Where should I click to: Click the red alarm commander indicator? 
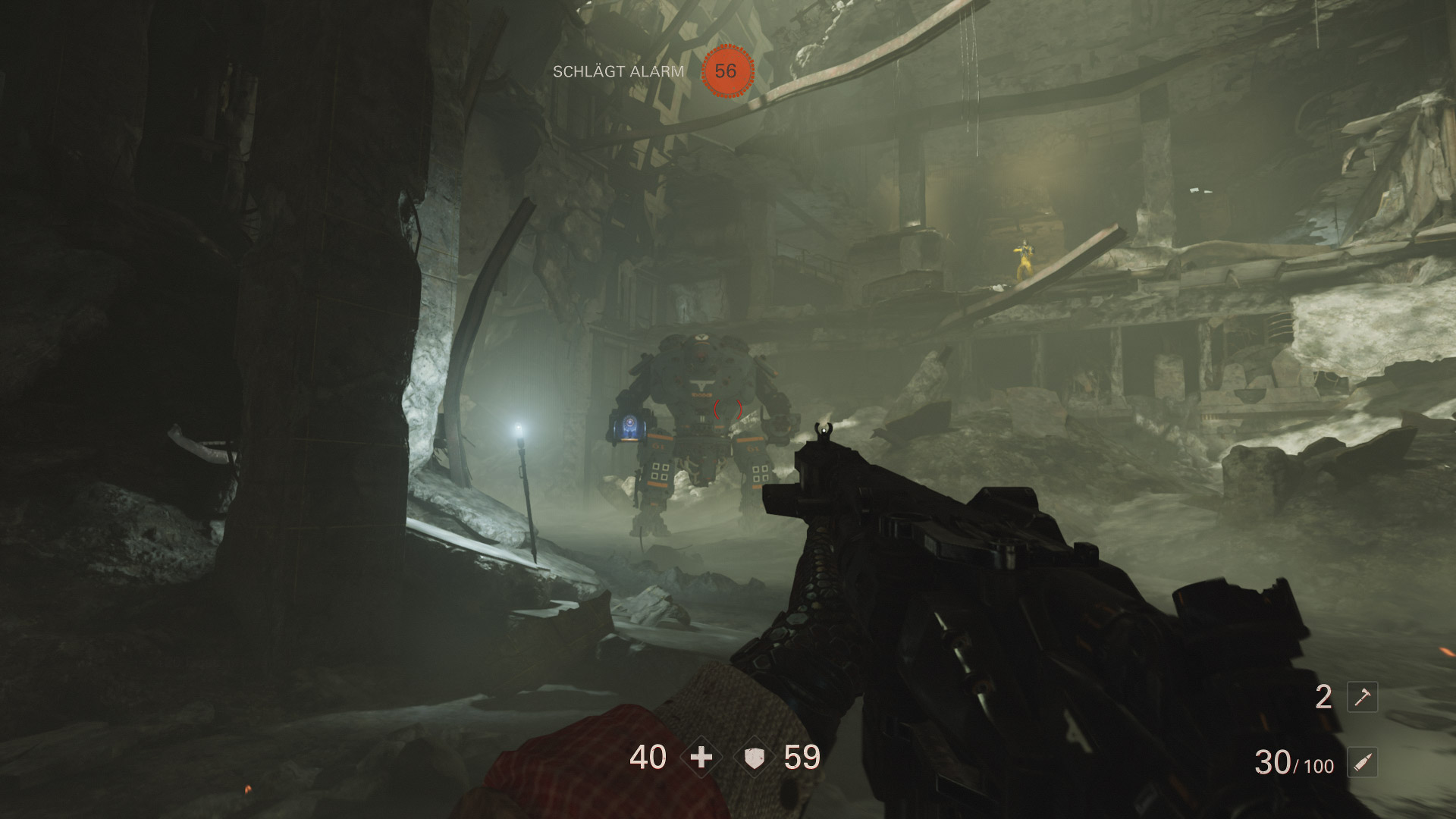[726, 71]
